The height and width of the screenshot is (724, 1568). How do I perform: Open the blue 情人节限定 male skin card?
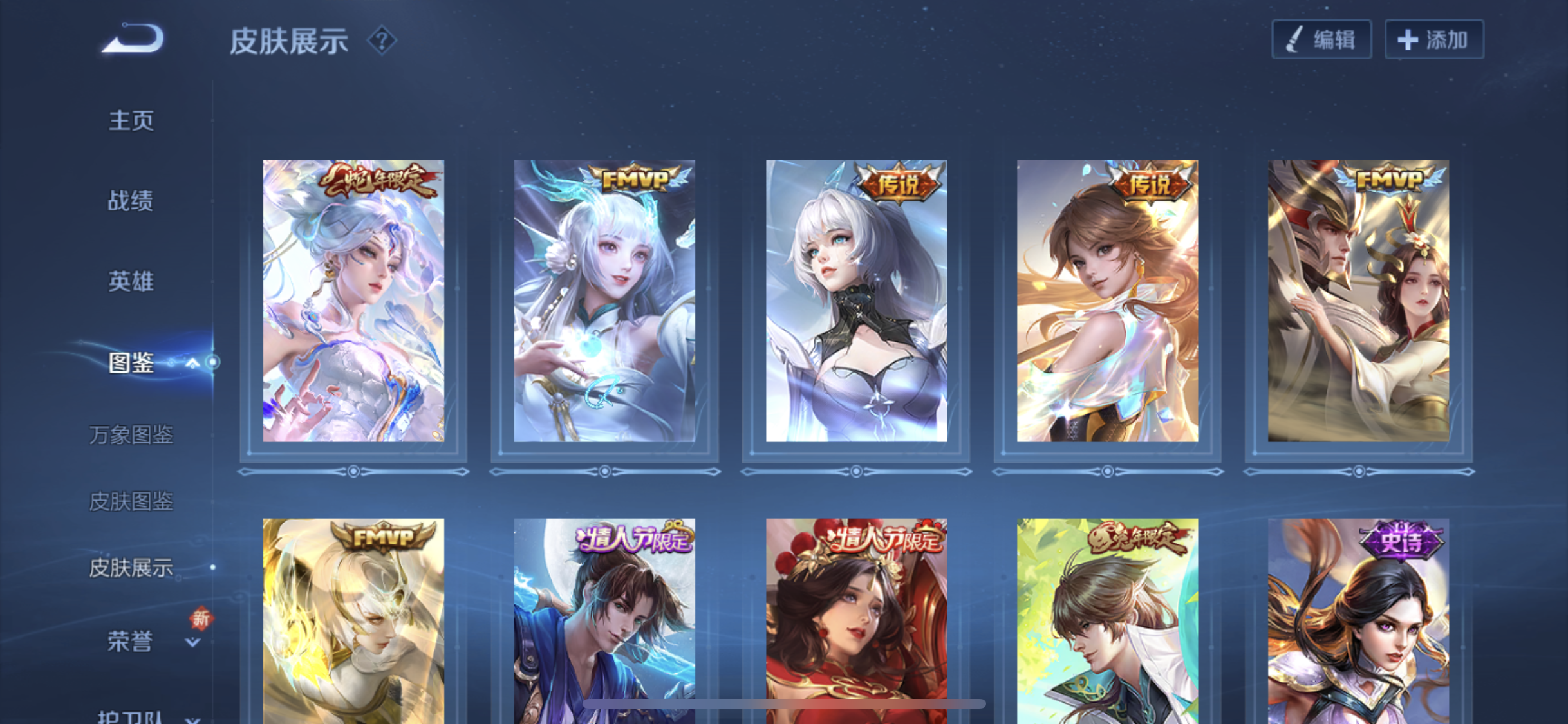tap(604, 618)
